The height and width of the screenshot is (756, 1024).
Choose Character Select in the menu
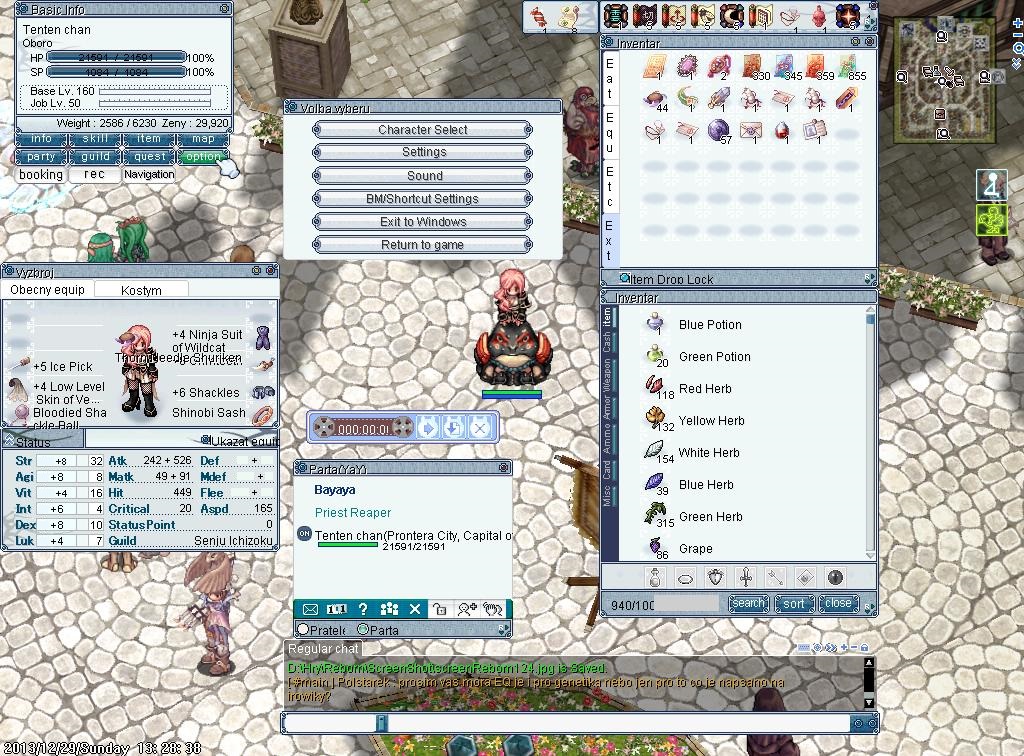coord(423,130)
